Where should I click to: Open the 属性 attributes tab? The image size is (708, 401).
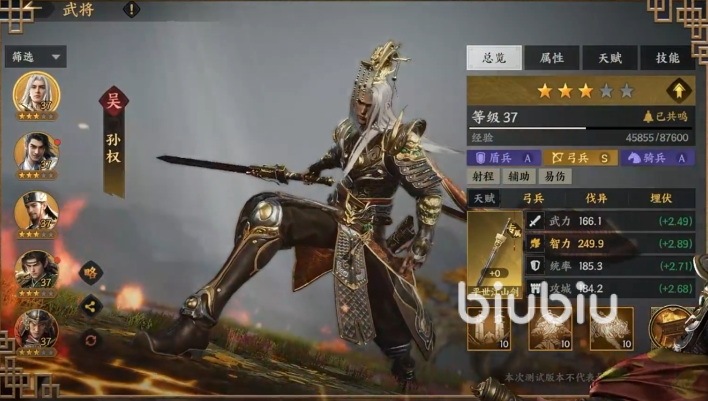coord(551,58)
